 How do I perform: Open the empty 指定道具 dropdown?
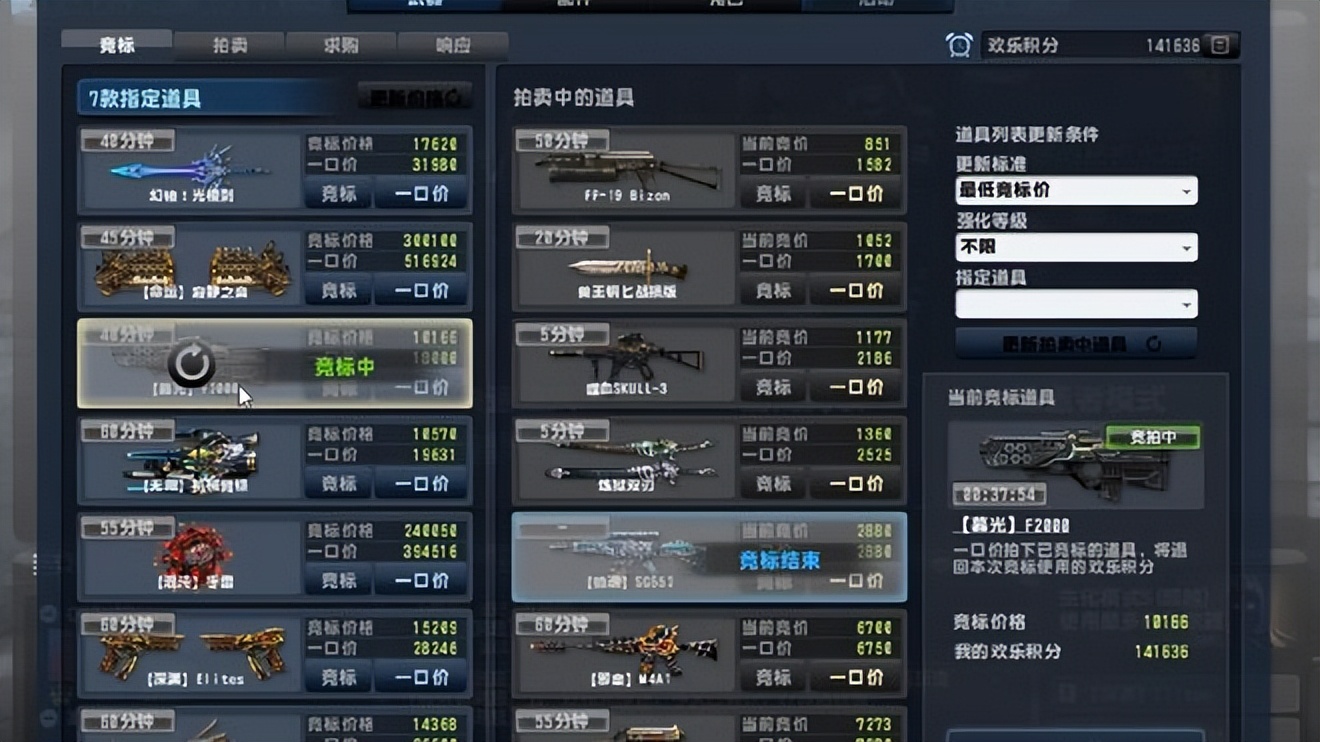[x=1075, y=304]
